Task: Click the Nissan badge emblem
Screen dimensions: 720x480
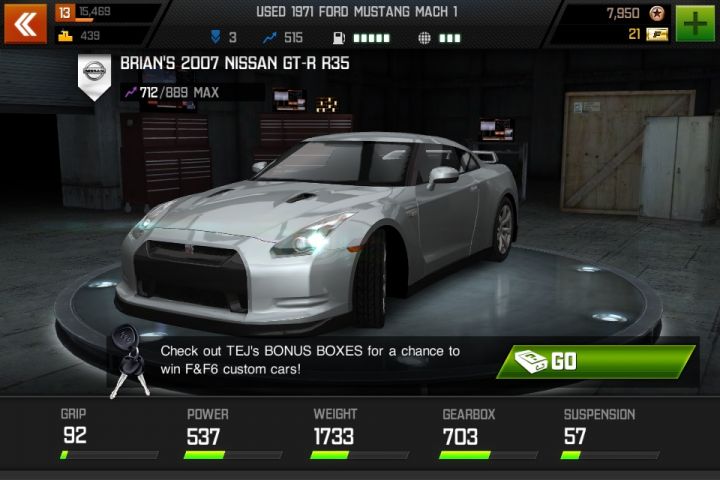Action: click(94, 74)
